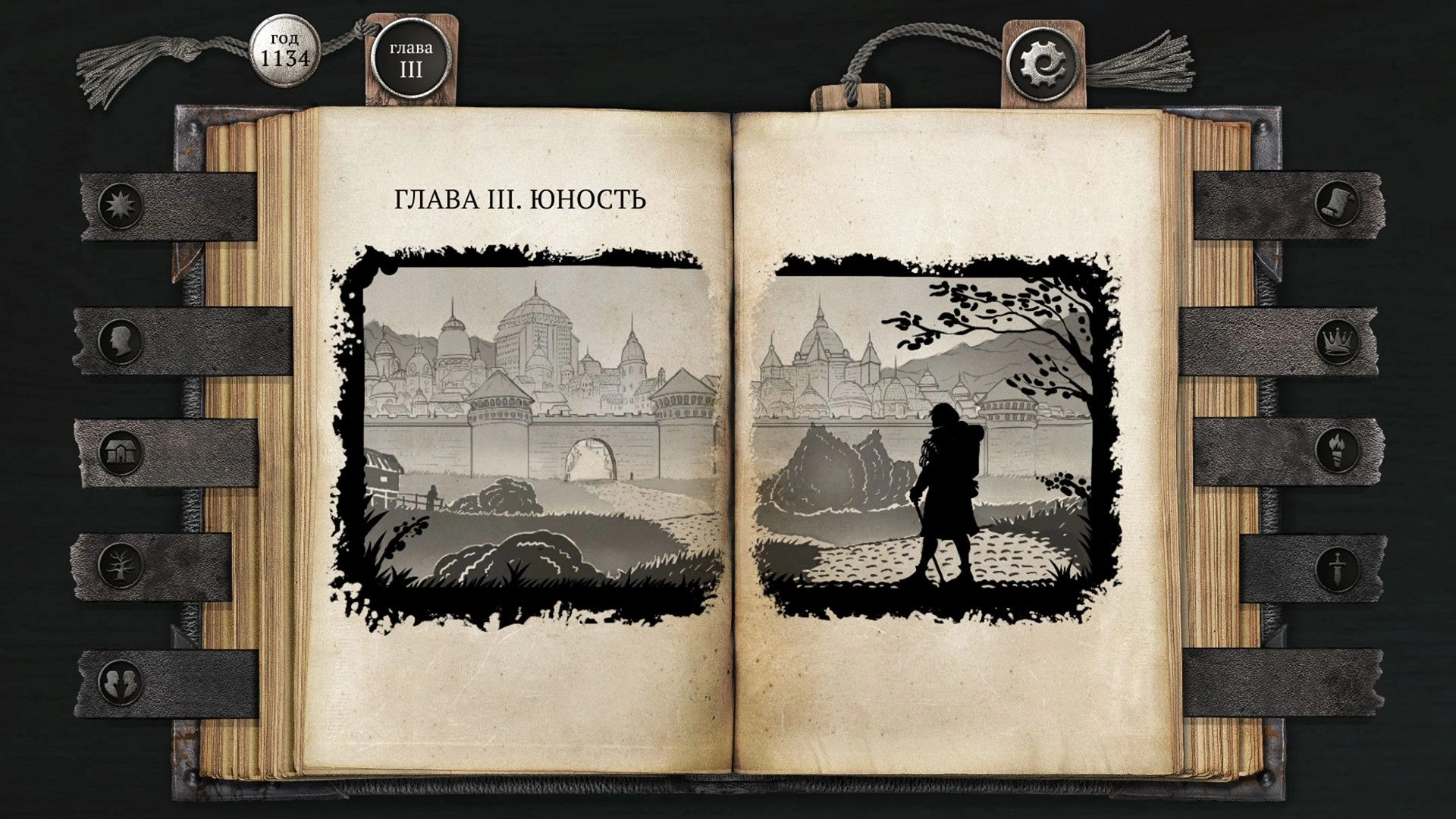
Task: Open the torch bookmark tab
Action: [x=1336, y=450]
